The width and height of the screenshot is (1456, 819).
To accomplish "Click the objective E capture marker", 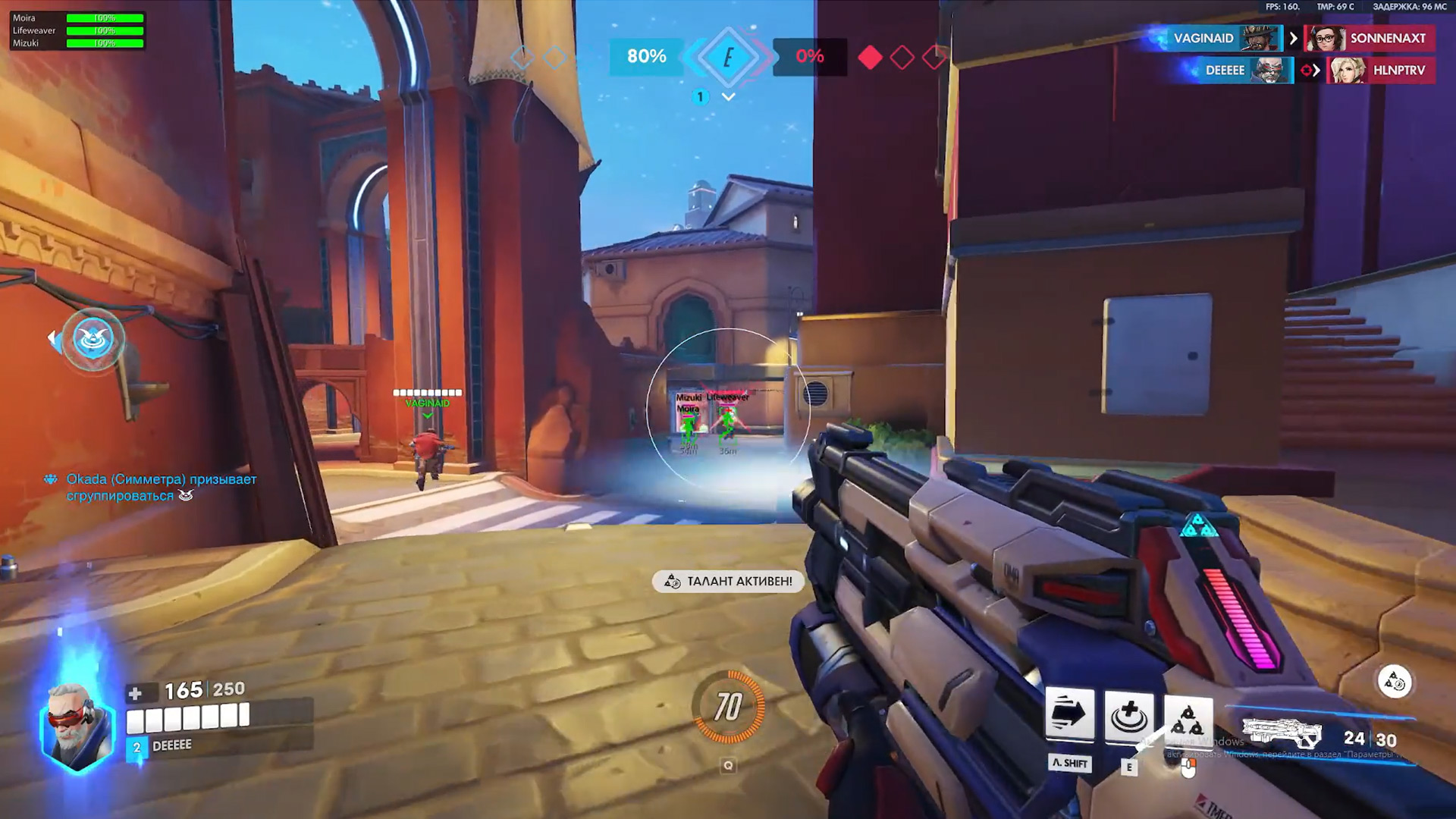I will (x=728, y=57).
